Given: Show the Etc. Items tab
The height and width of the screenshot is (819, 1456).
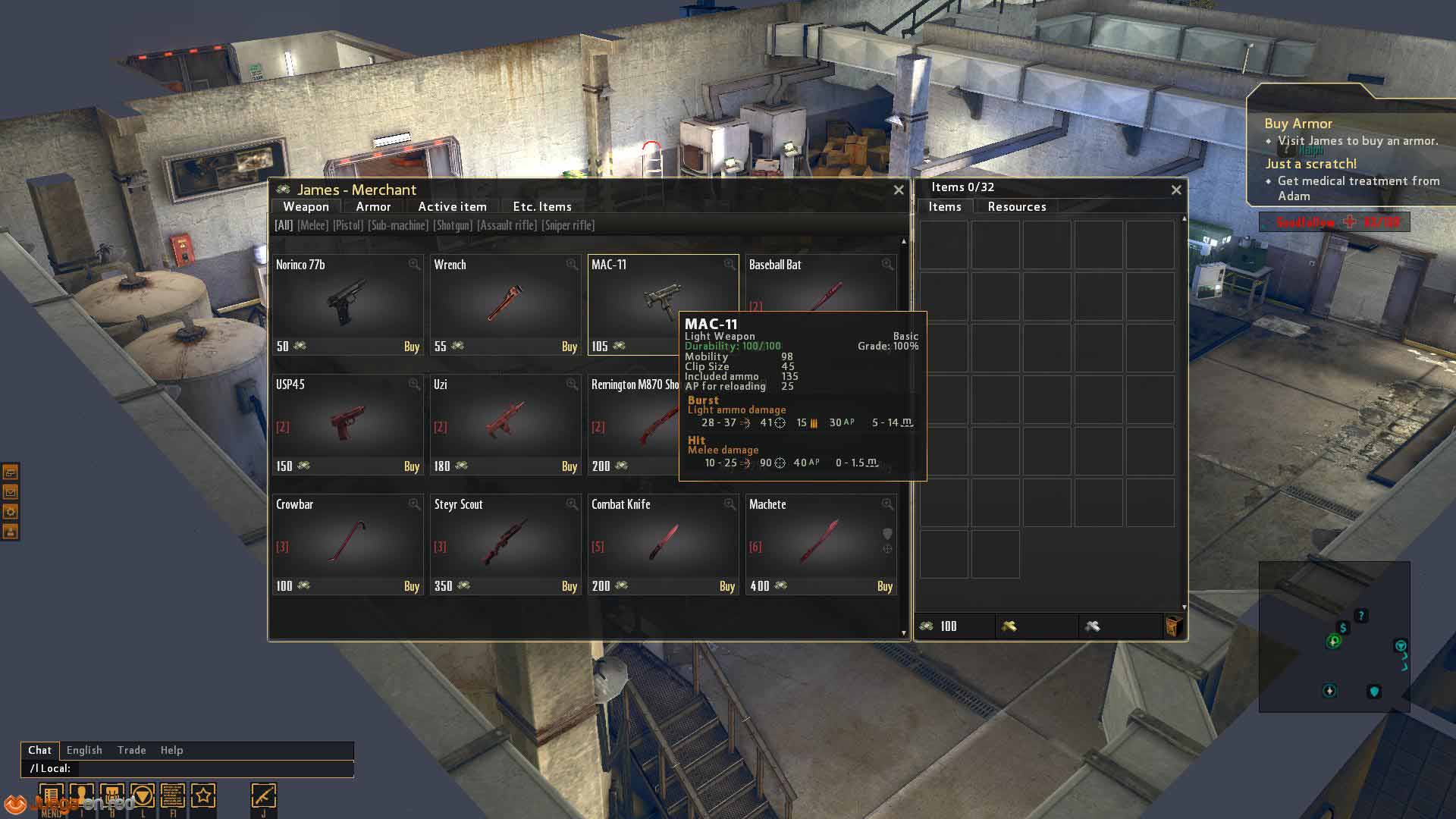Looking at the screenshot, I should [541, 207].
